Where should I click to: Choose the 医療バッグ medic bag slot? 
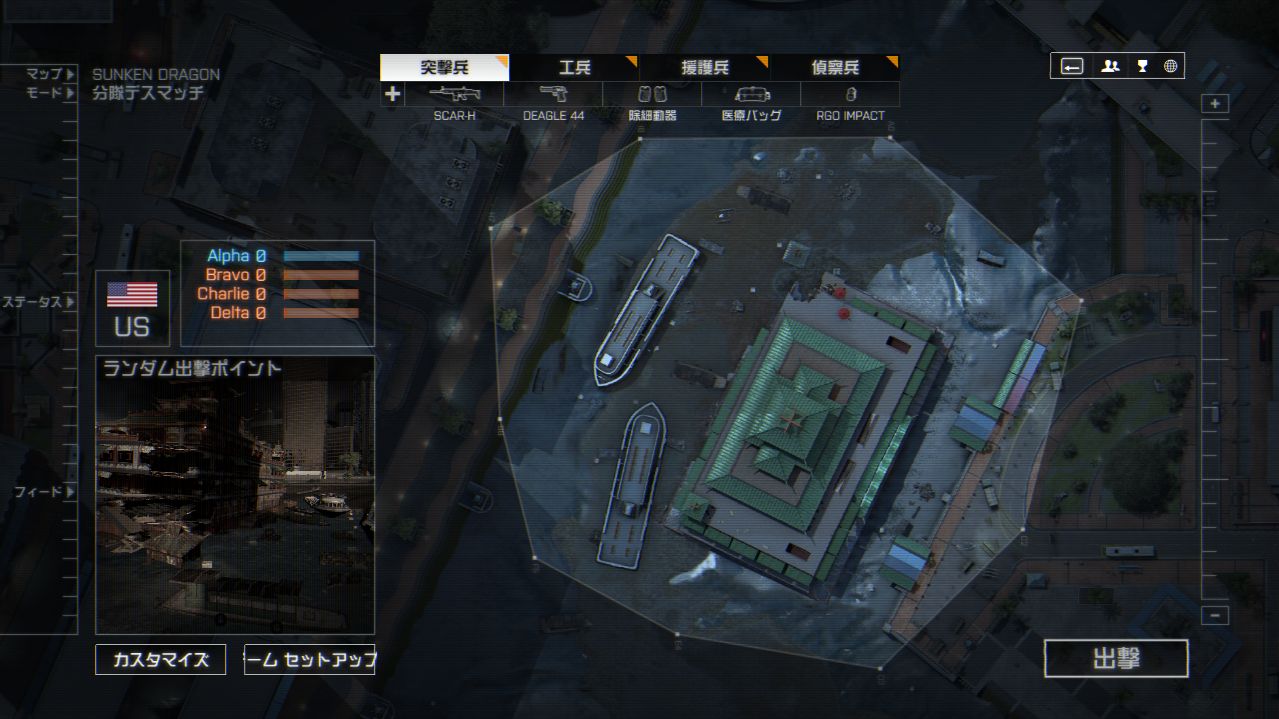[x=751, y=95]
